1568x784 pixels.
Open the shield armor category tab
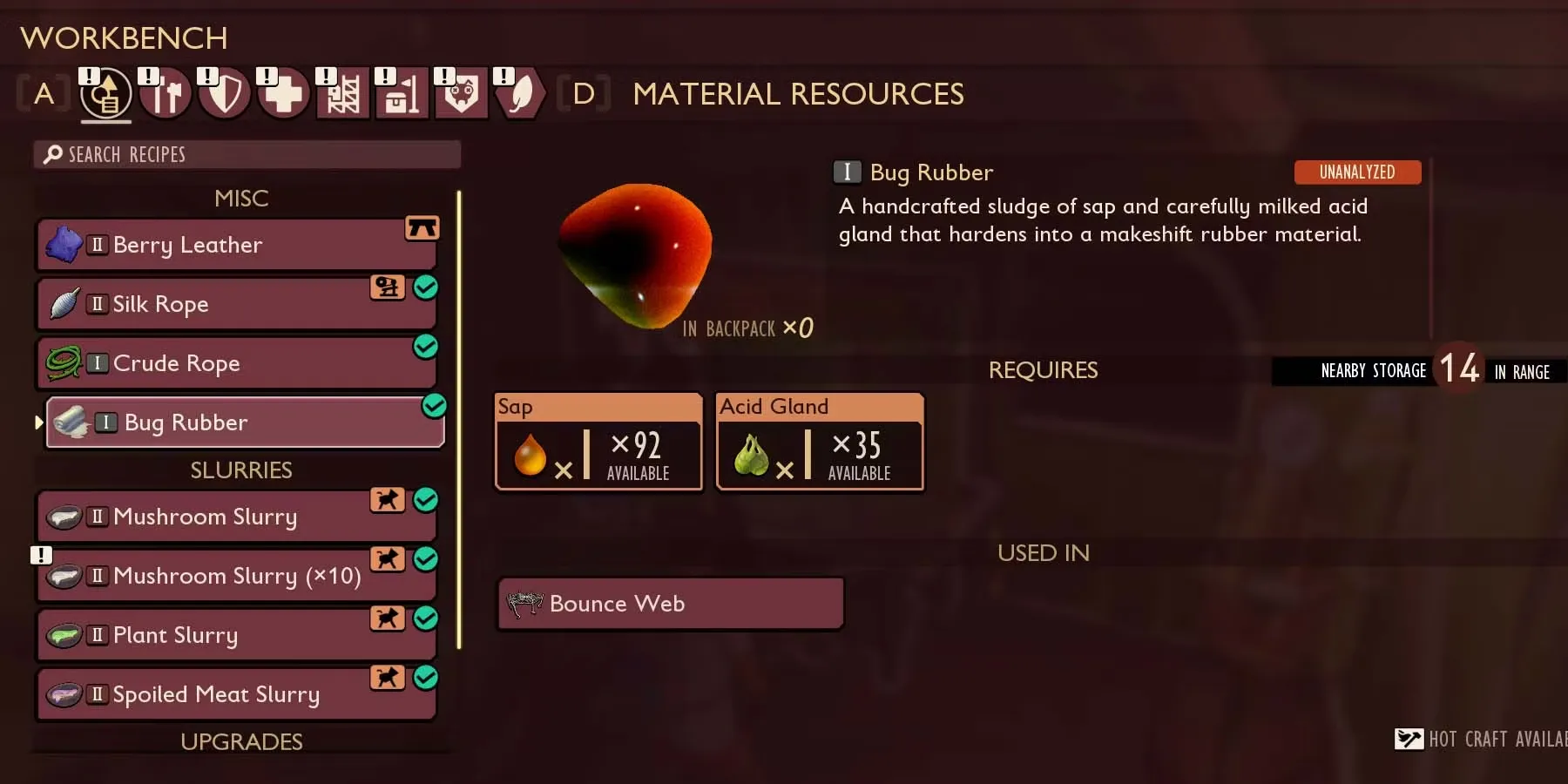224,94
